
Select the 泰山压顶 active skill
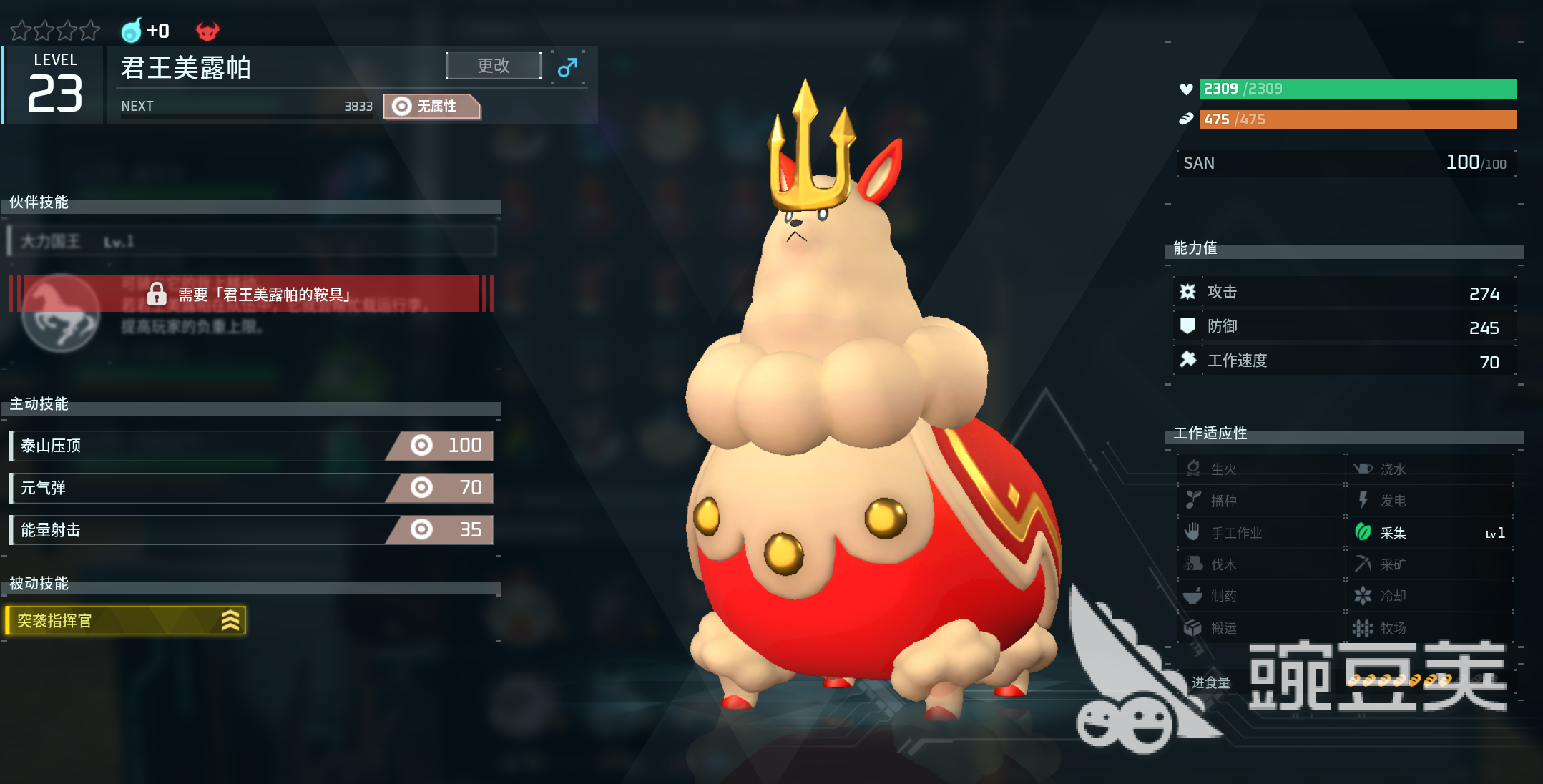tap(251, 446)
